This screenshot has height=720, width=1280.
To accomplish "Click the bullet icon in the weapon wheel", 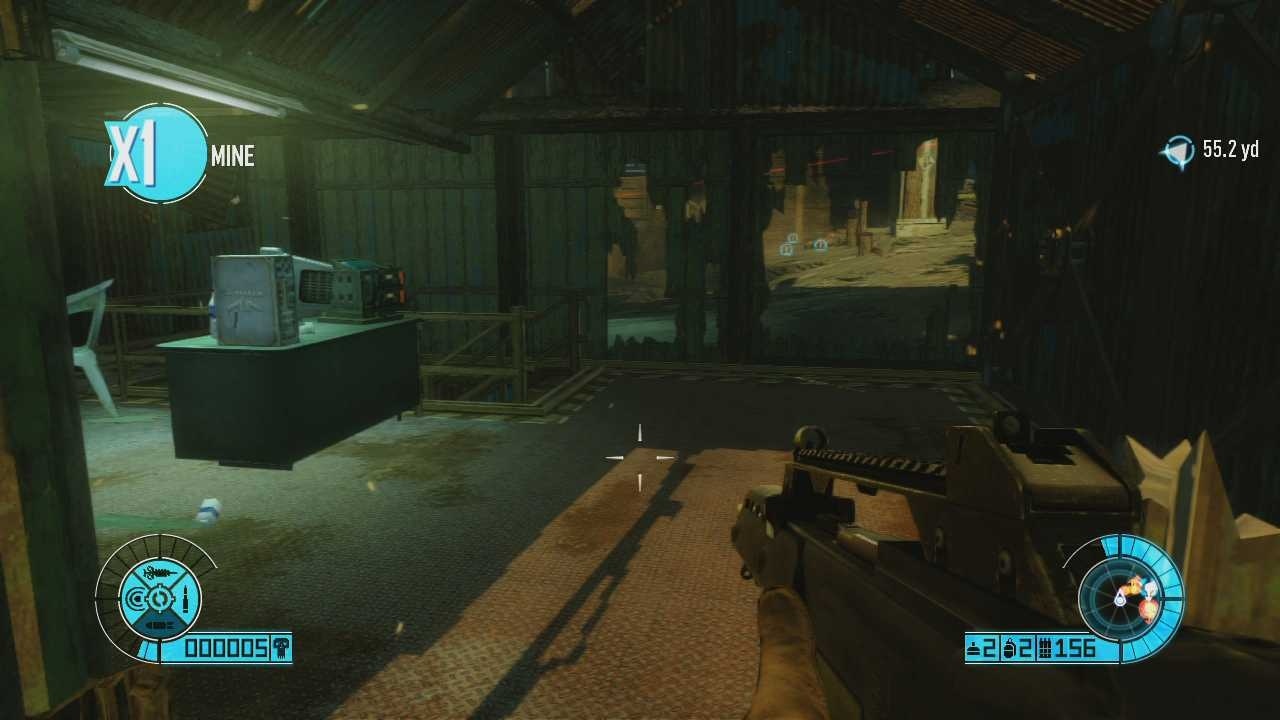I will point(186,596).
